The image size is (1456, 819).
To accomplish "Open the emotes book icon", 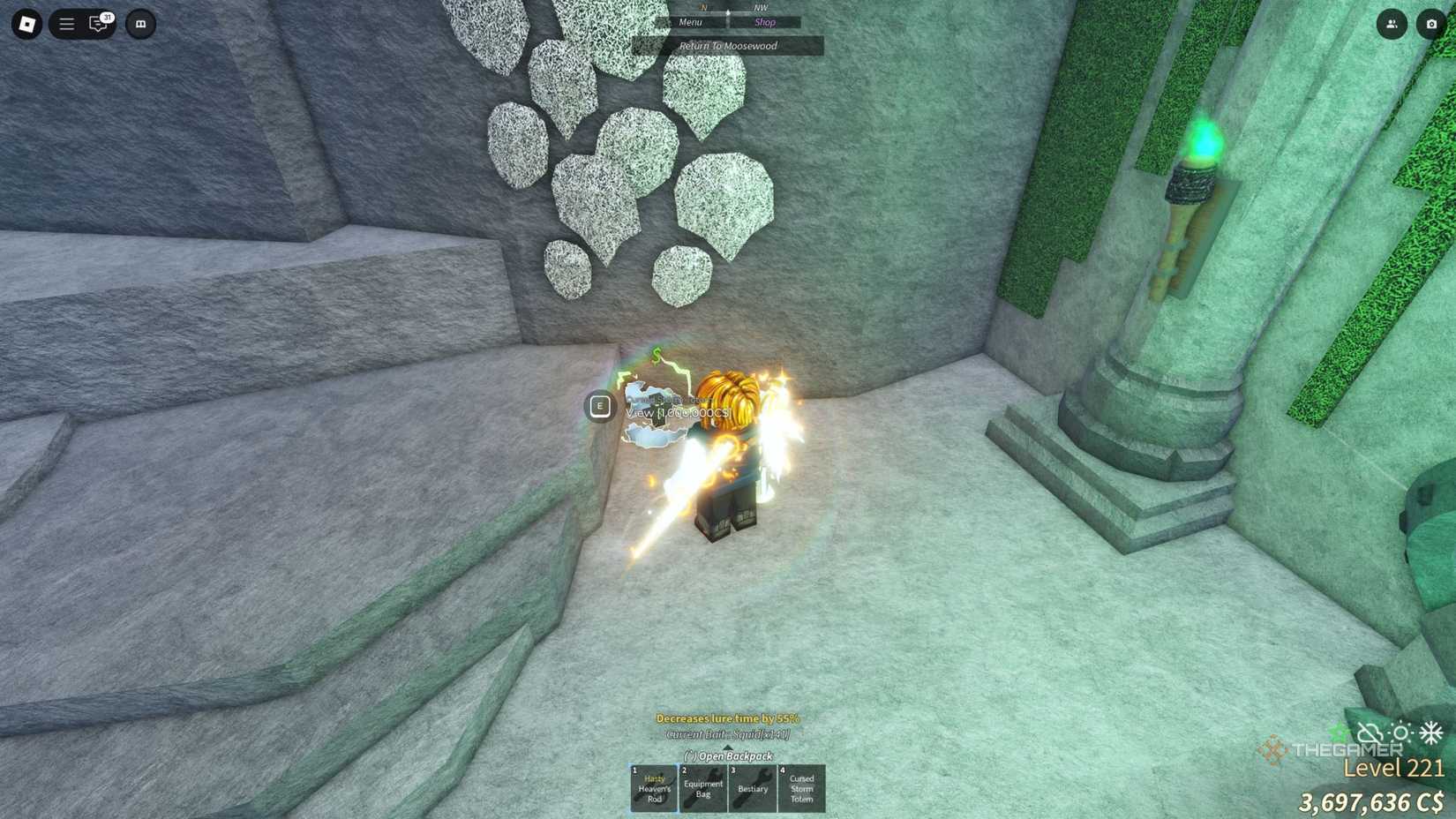I will [x=138, y=24].
